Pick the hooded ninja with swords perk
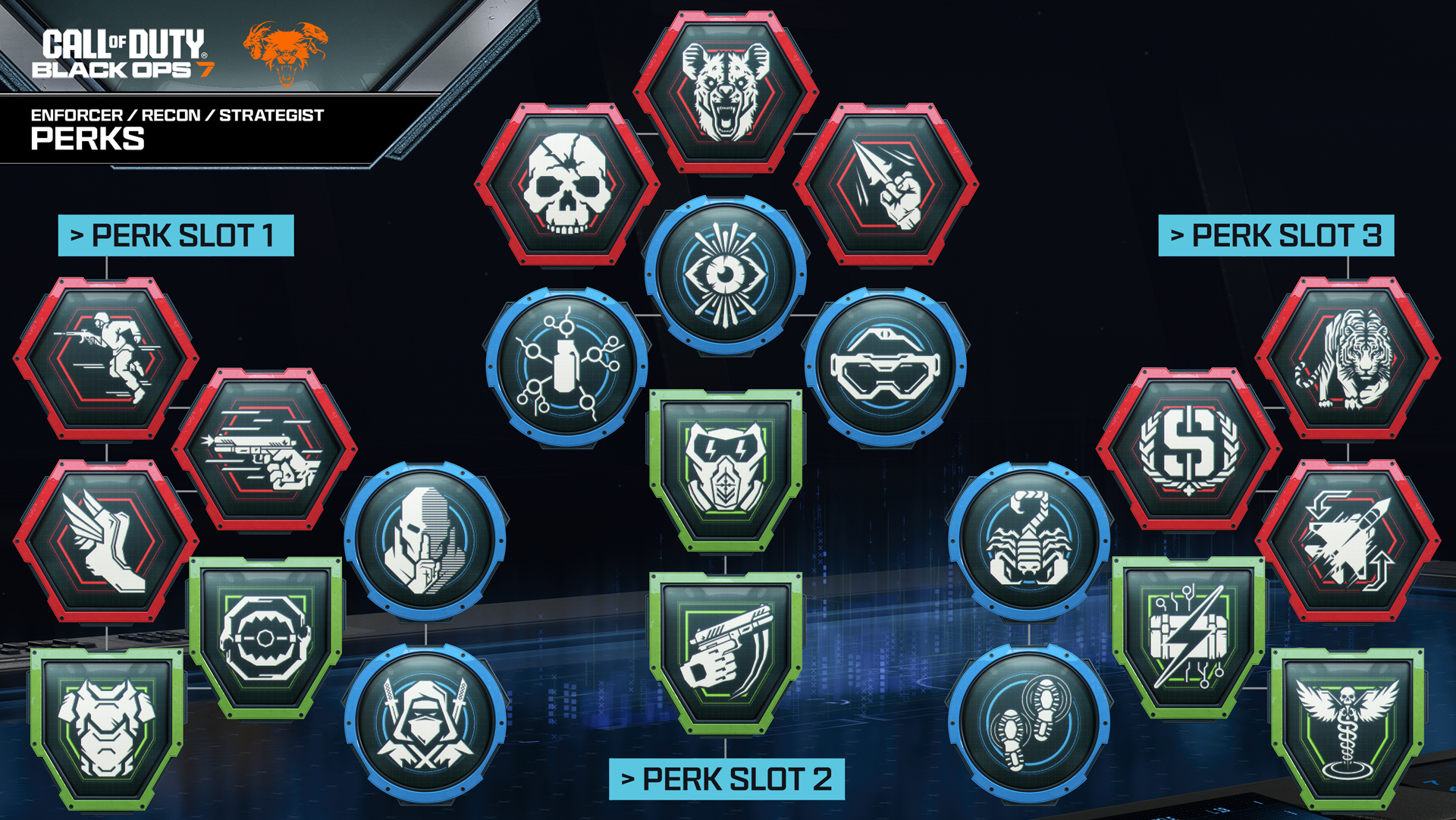 (x=425, y=723)
